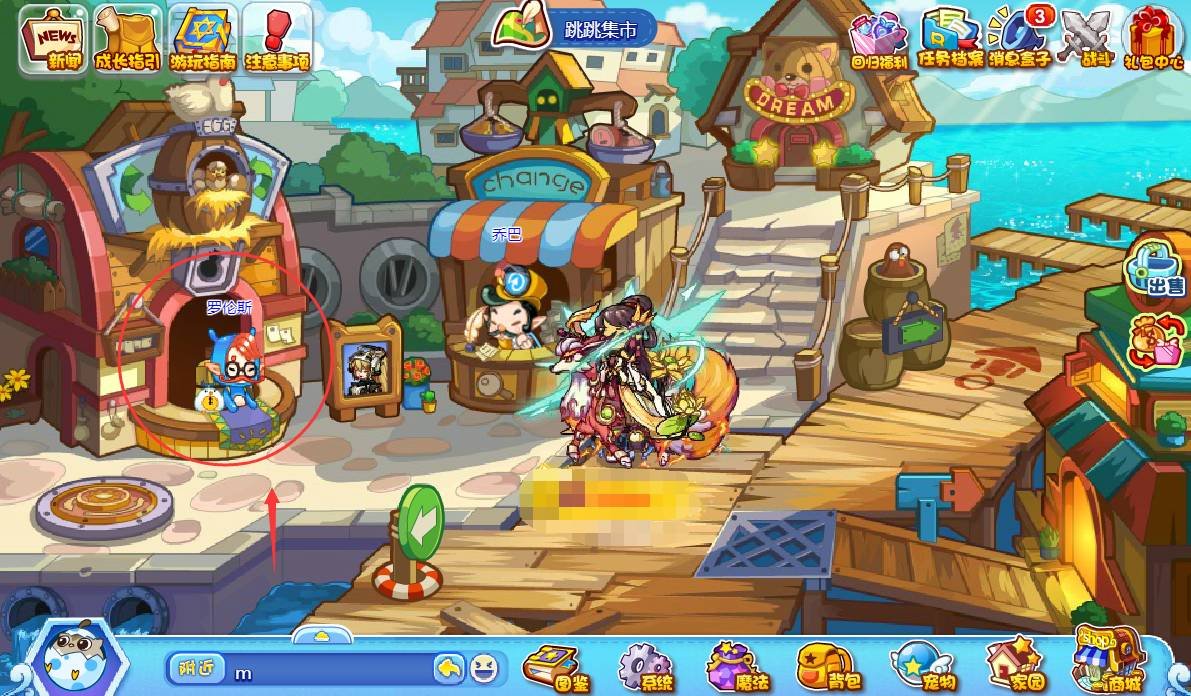The width and height of the screenshot is (1191, 696).
Task: Open the 战斗 crossed swords battle menu
Action: (1087, 40)
